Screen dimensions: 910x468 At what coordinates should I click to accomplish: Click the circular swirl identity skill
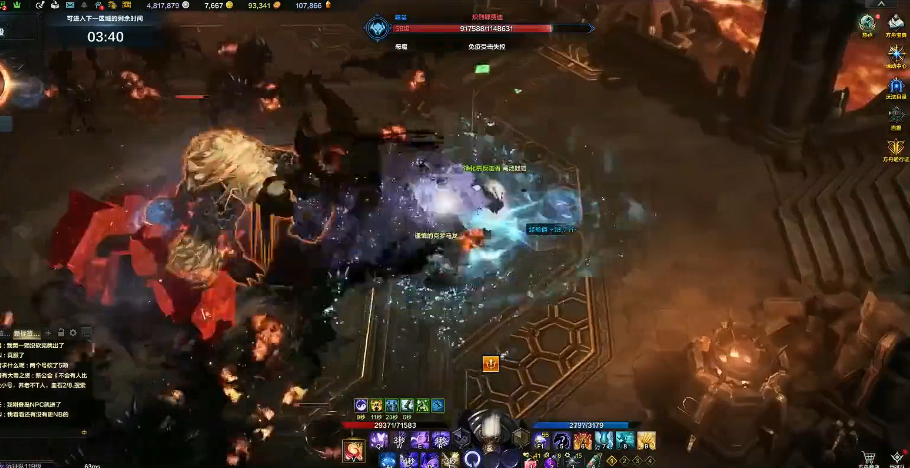[x=472, y=459]
